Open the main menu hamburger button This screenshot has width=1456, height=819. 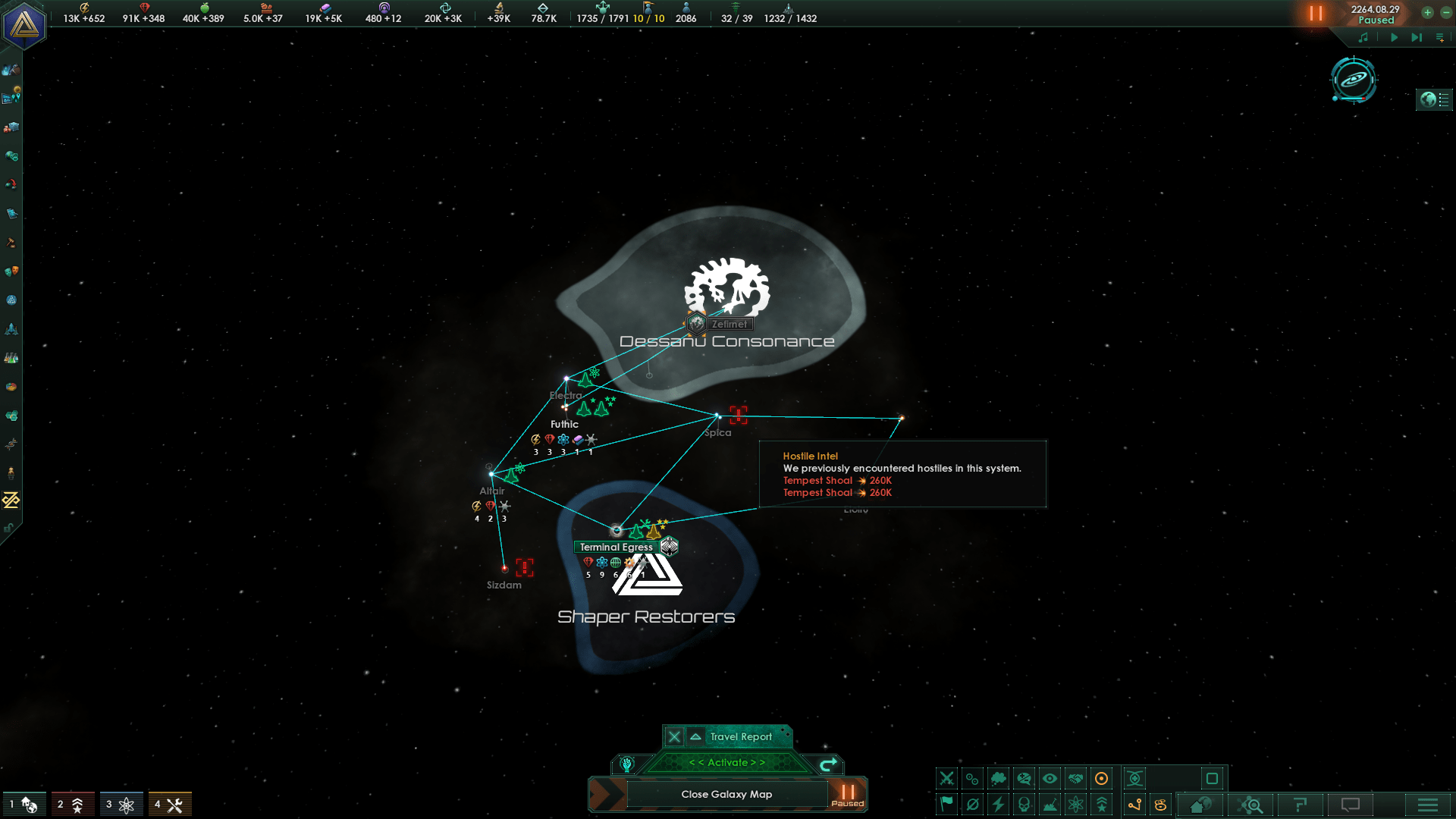tap(1428, 805)
